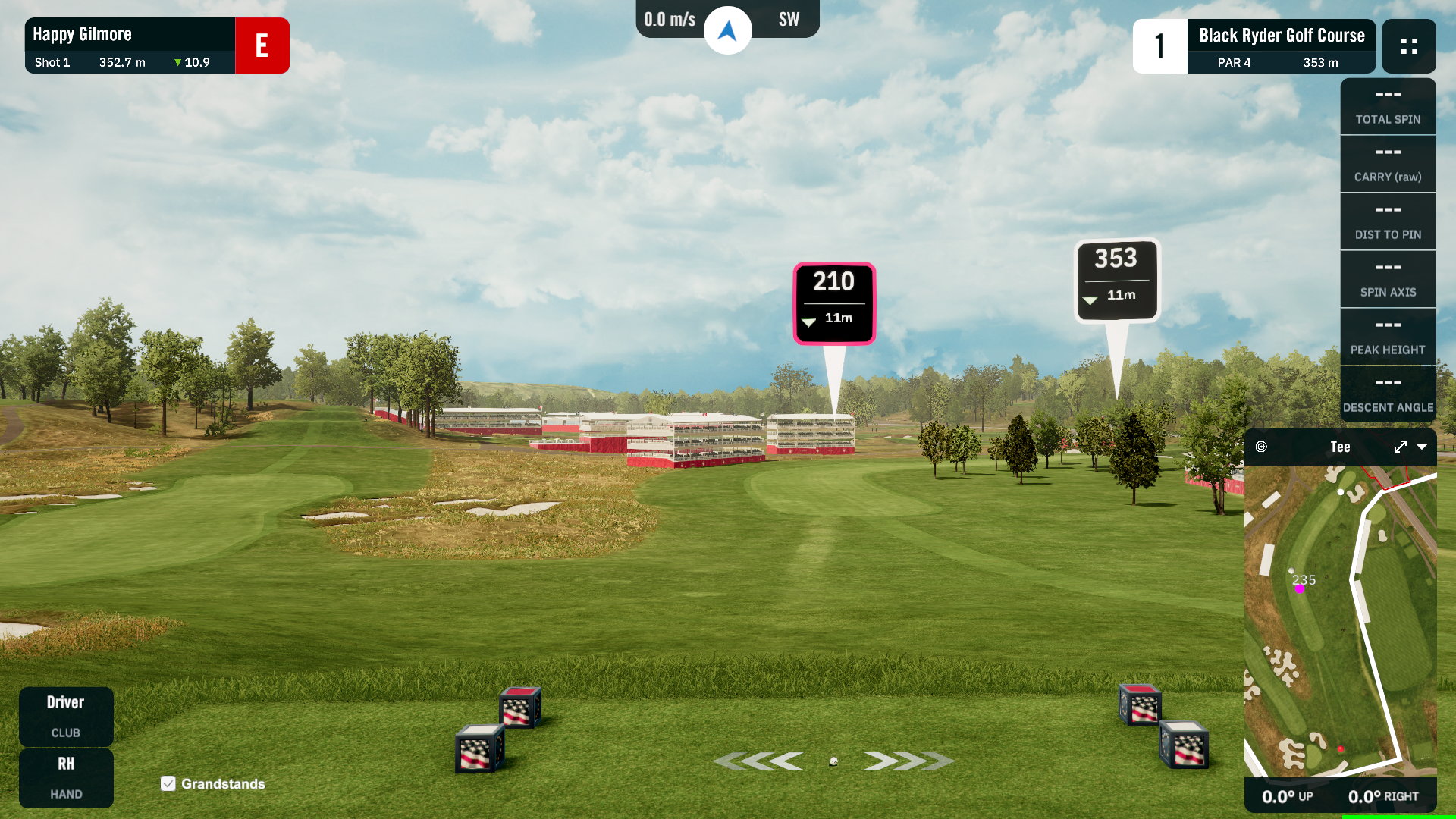Aim left with the left chevron arrows
The image size is (1456, 819).
(x=758, y=761)
